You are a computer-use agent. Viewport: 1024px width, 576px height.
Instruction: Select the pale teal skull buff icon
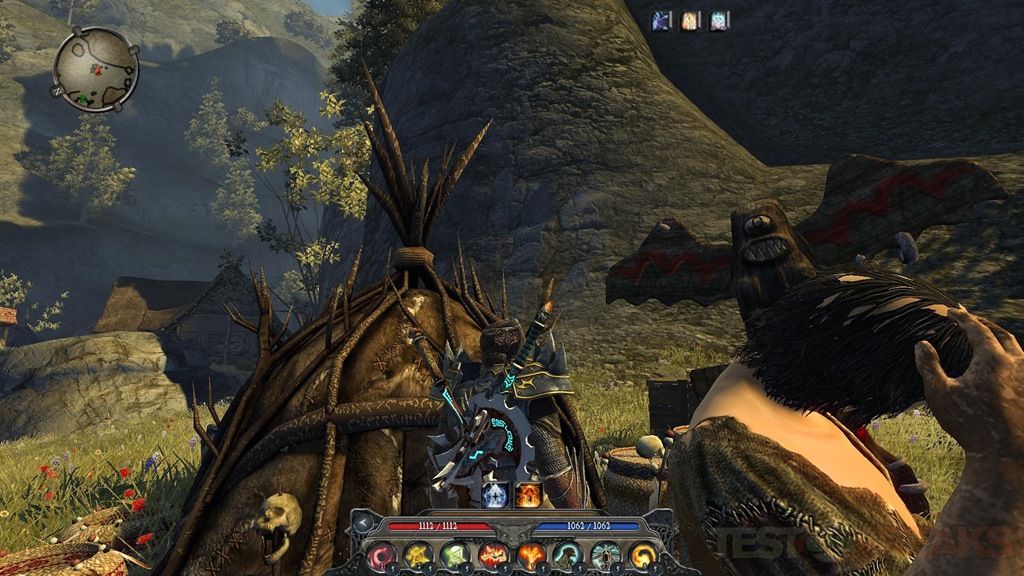coord(719,21)
